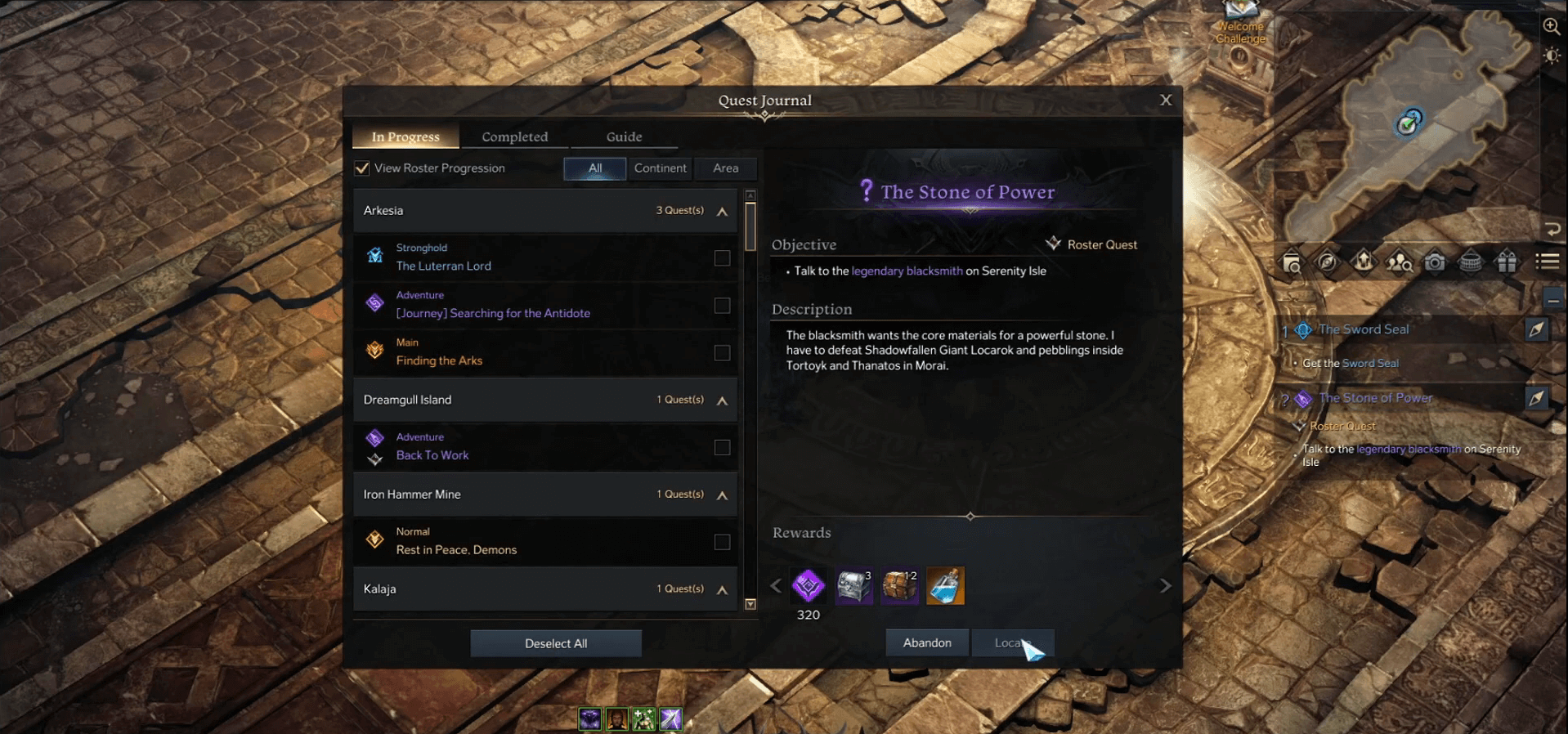Toggle View Roster Progression checkbox
The height and width of the screenshot is (734, 1568).
362,168
